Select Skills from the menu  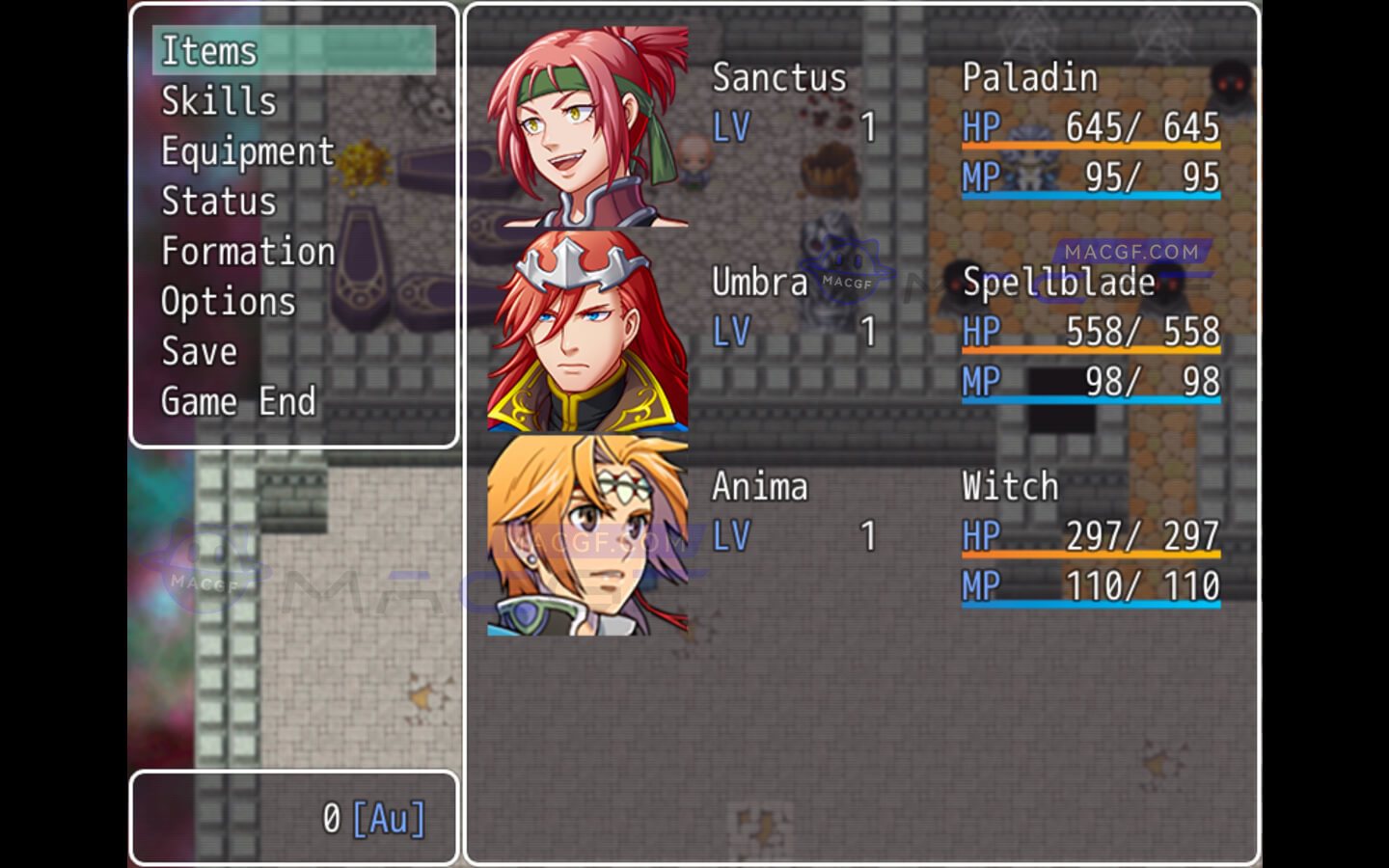click(219, 101)
